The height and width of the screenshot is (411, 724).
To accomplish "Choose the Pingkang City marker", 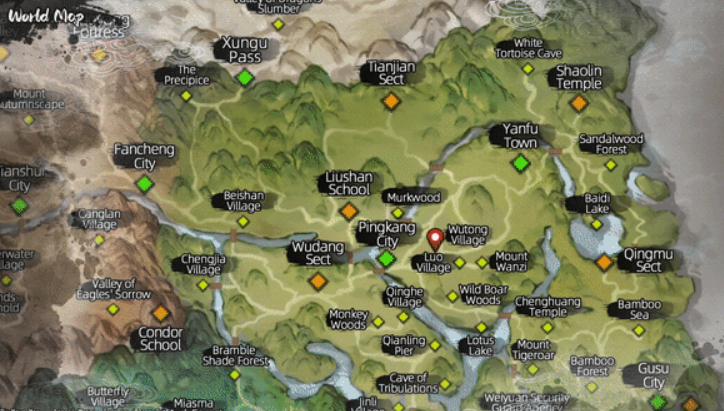I will tap(386, 258).
